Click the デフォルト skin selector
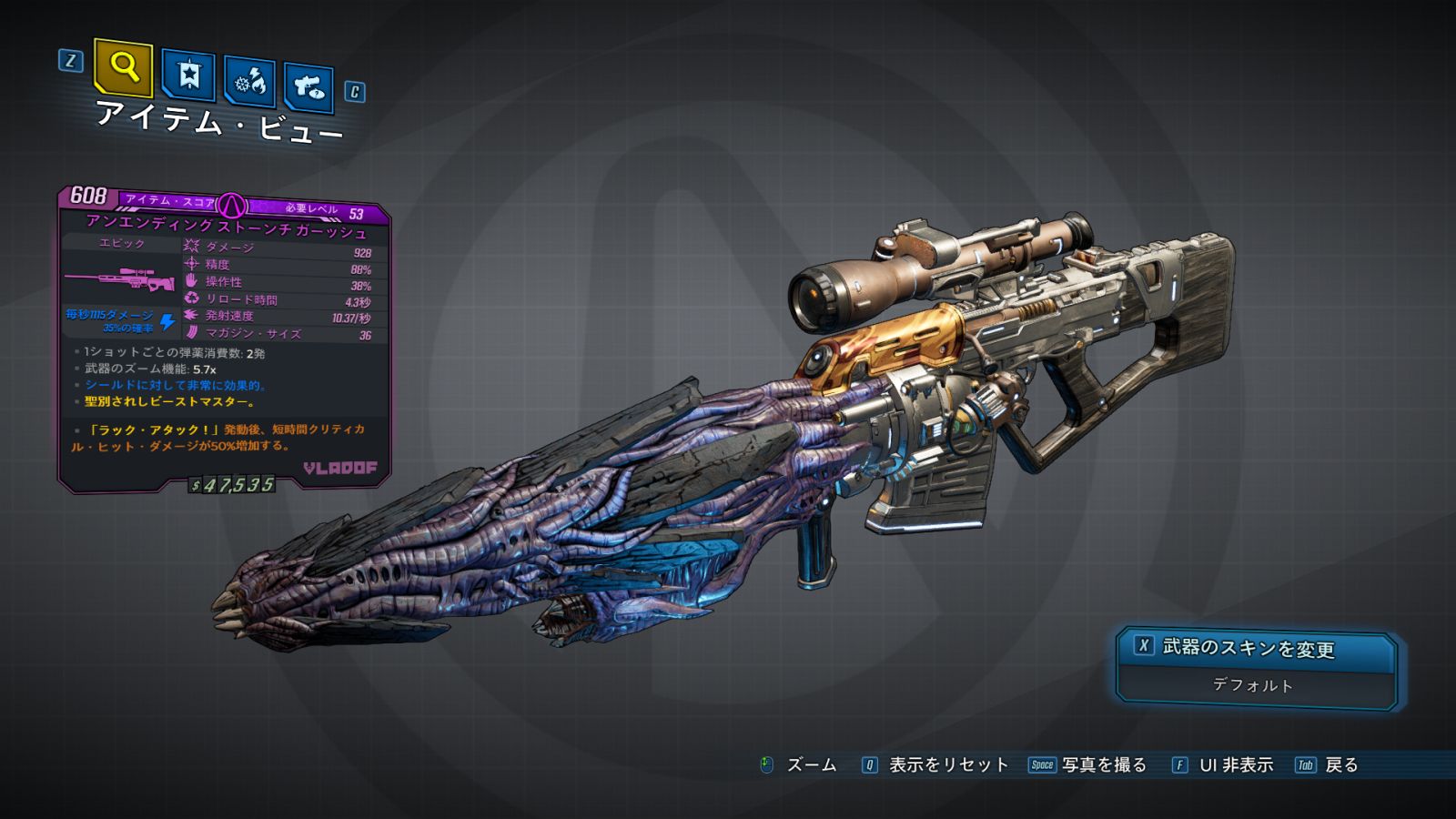 (1254, 685)
